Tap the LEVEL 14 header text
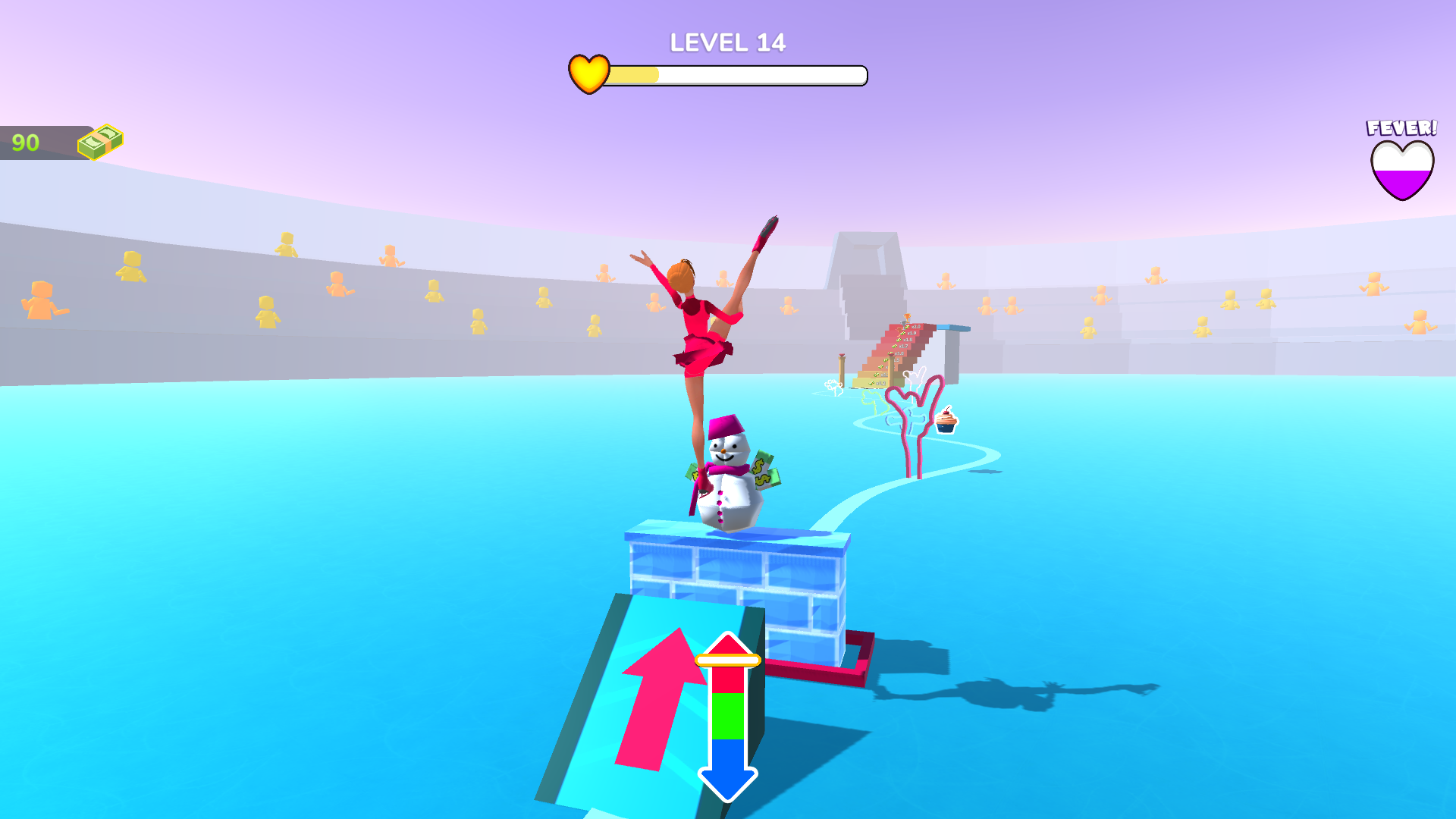 tap(726, 44)
